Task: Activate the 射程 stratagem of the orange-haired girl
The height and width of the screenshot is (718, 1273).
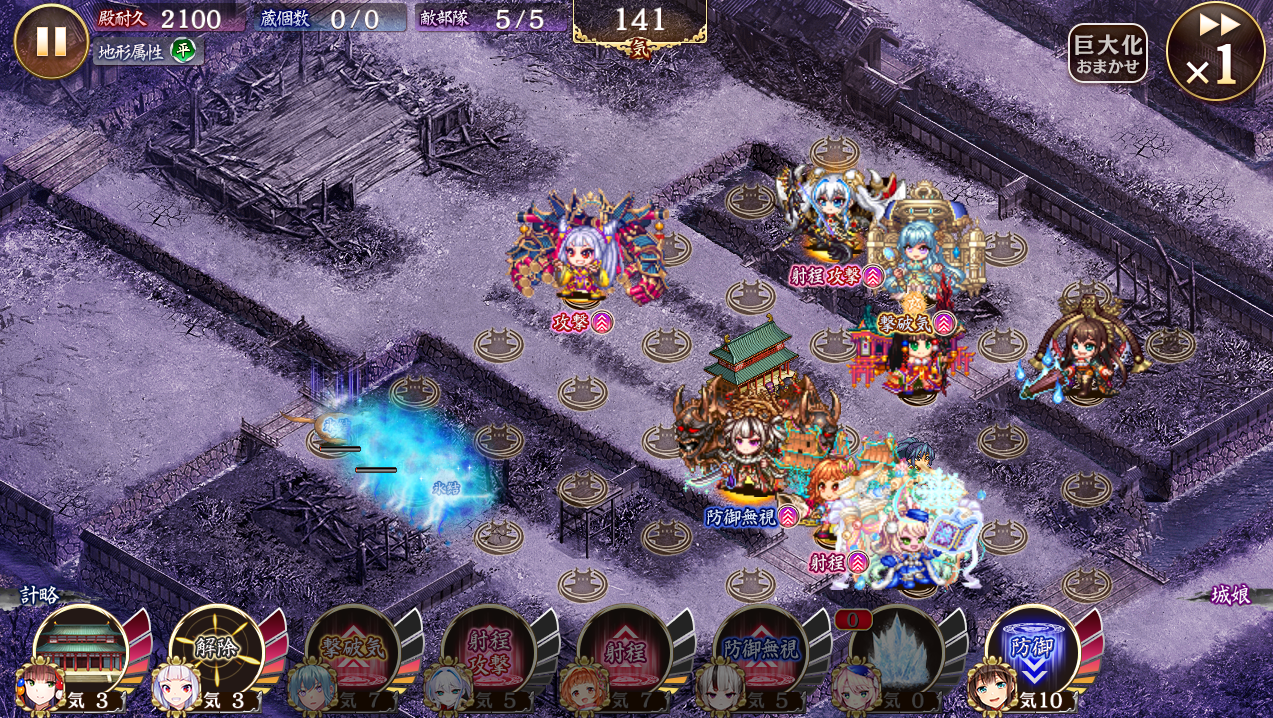Action: (x=624, y=652)
